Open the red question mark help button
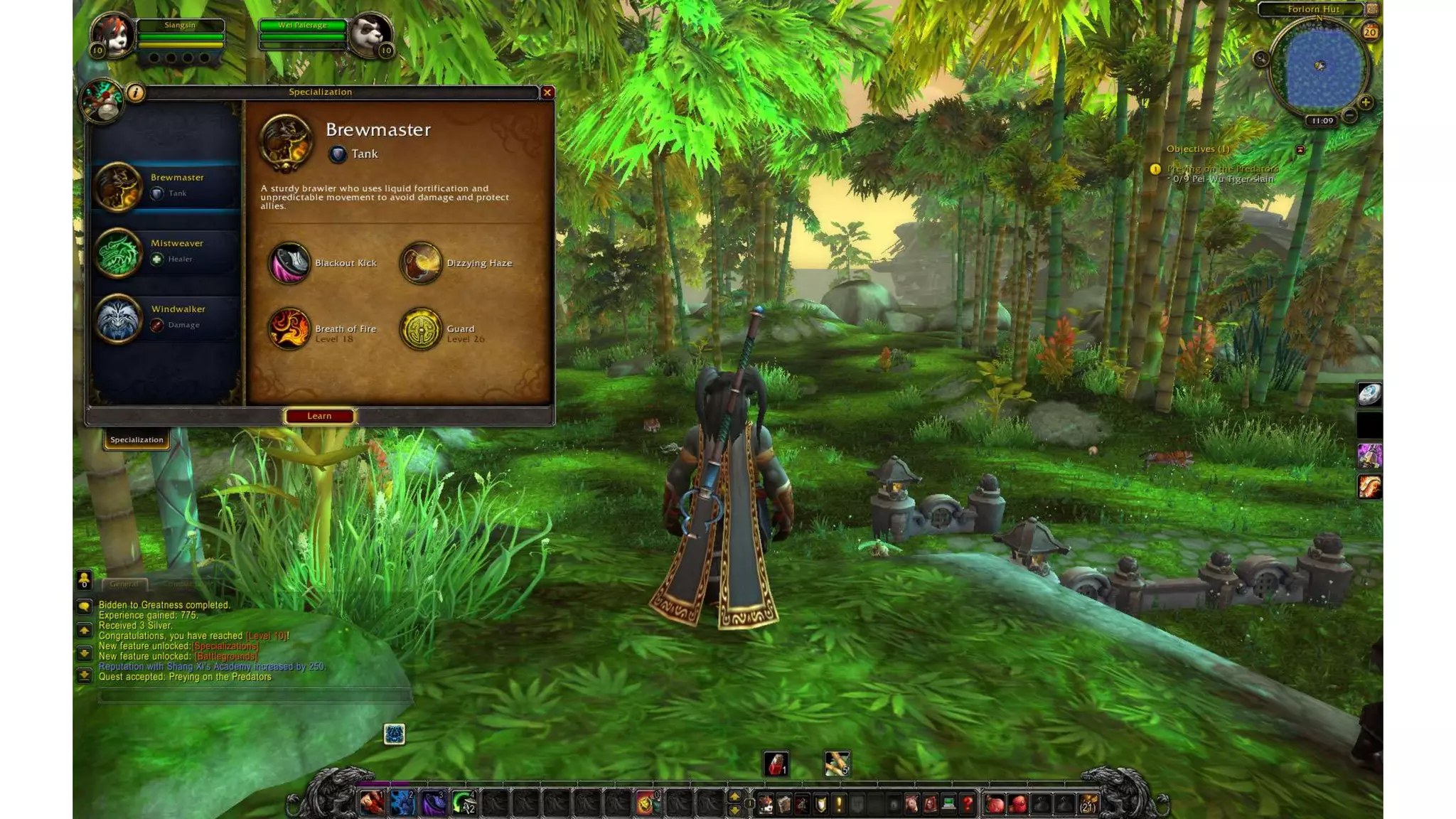The width and height of the screenshot is (1456, 819). [967, 804]
